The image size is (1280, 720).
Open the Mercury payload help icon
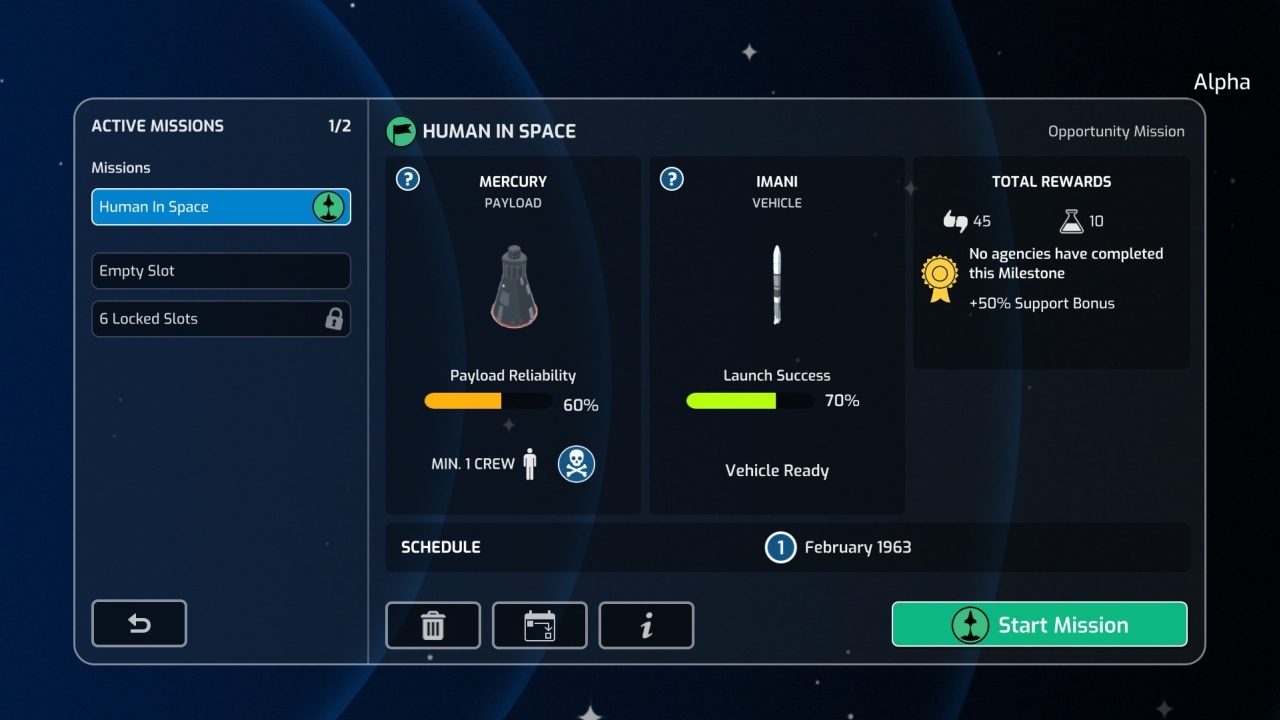(408, 179)
